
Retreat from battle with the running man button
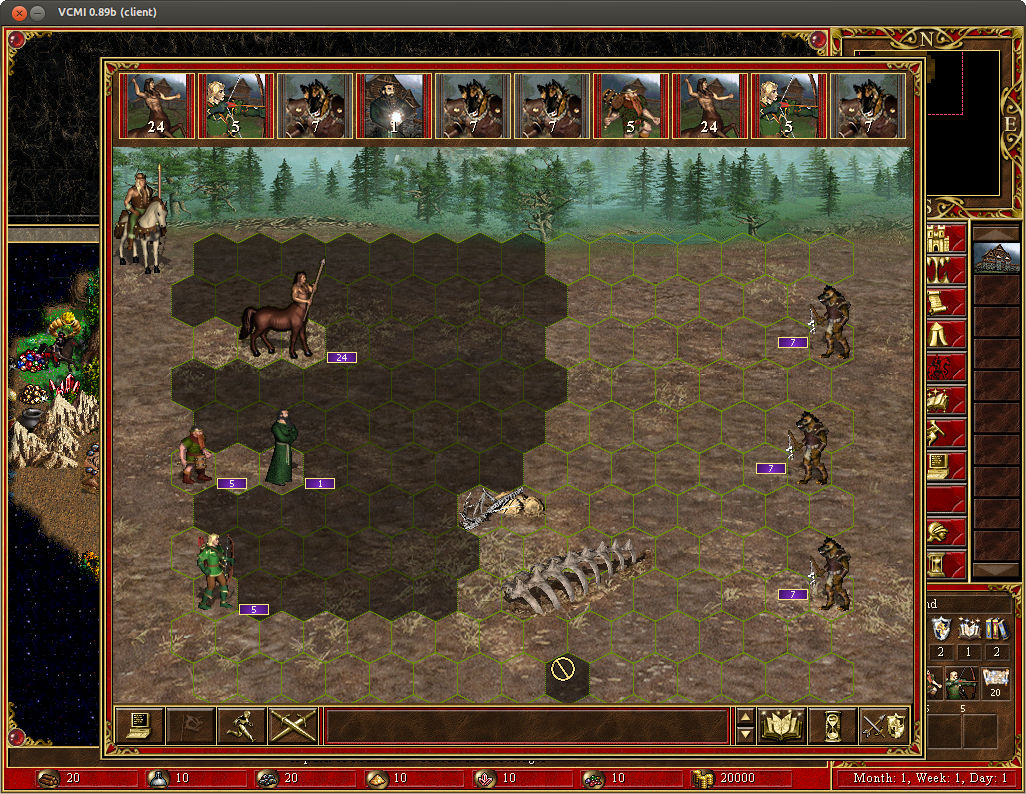click(242, 725)
